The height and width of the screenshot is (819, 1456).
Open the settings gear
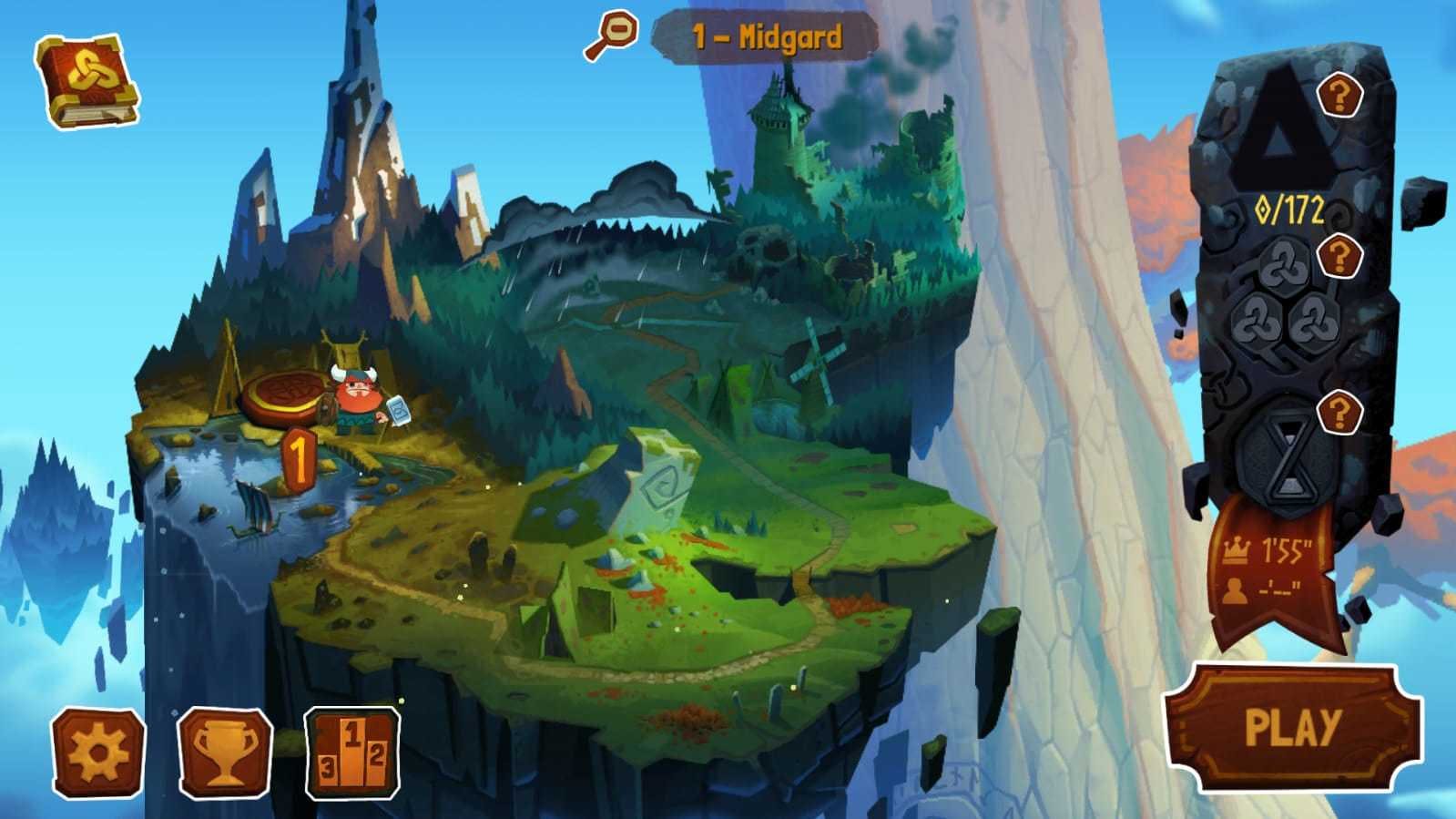(100, 751)
